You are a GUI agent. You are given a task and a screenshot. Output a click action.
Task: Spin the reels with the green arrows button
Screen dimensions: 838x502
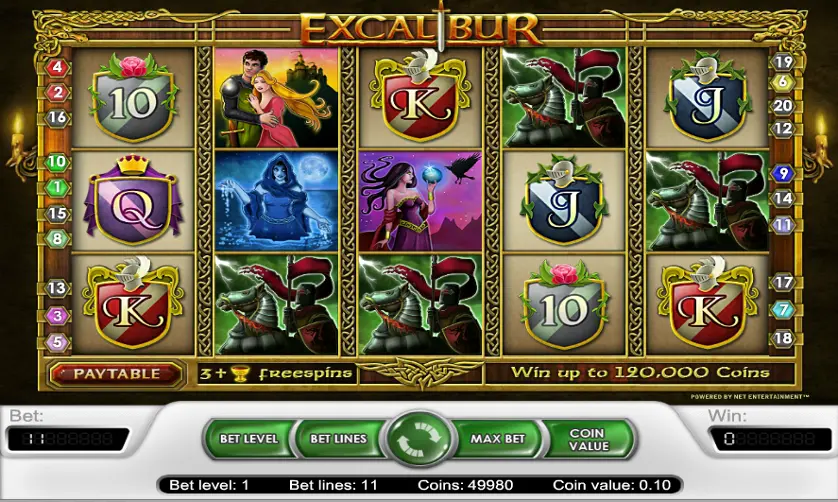pyautogui.click(x=420, y=439)
